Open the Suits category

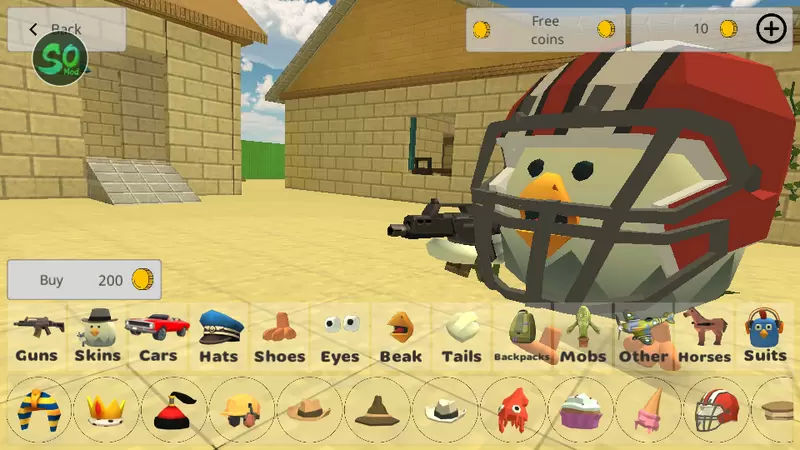tap(766, 336)
